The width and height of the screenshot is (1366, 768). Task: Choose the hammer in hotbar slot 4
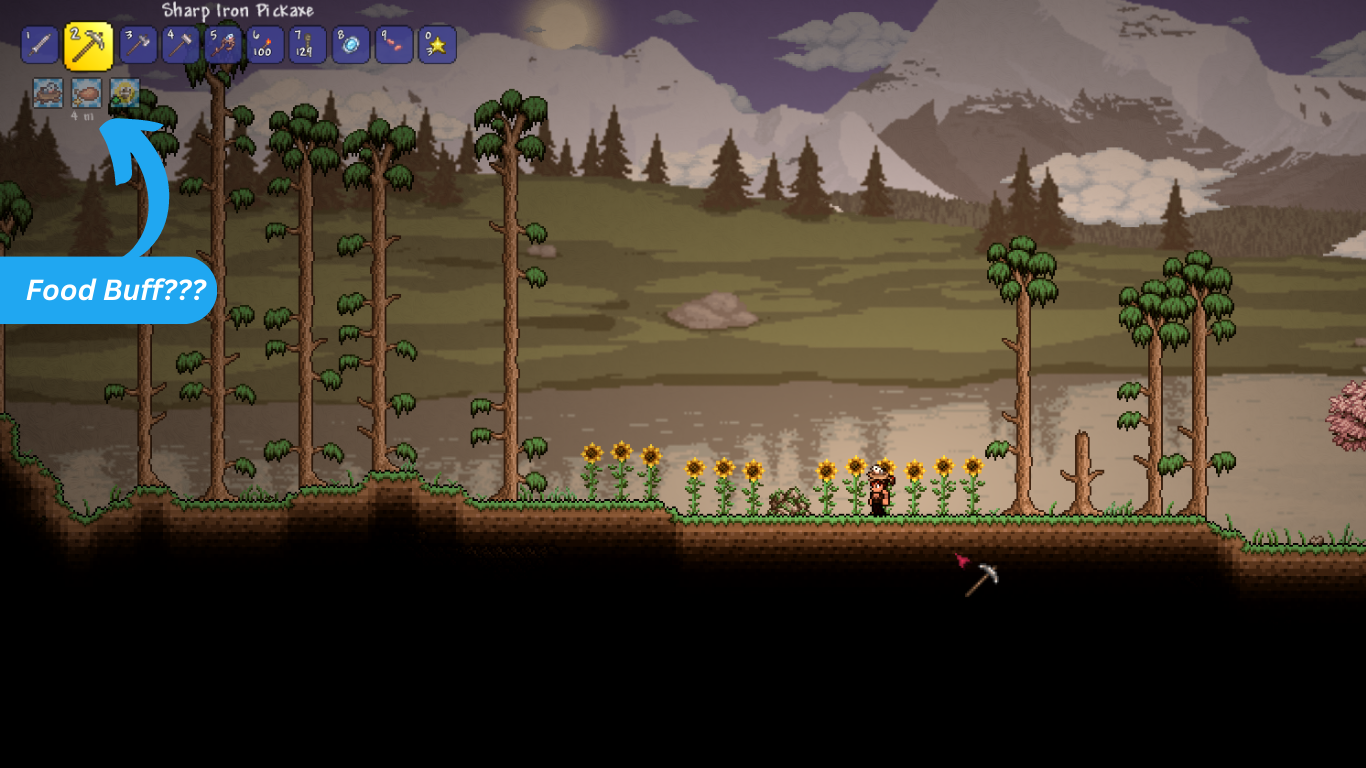pyautogui.click(x=181, y=45)
